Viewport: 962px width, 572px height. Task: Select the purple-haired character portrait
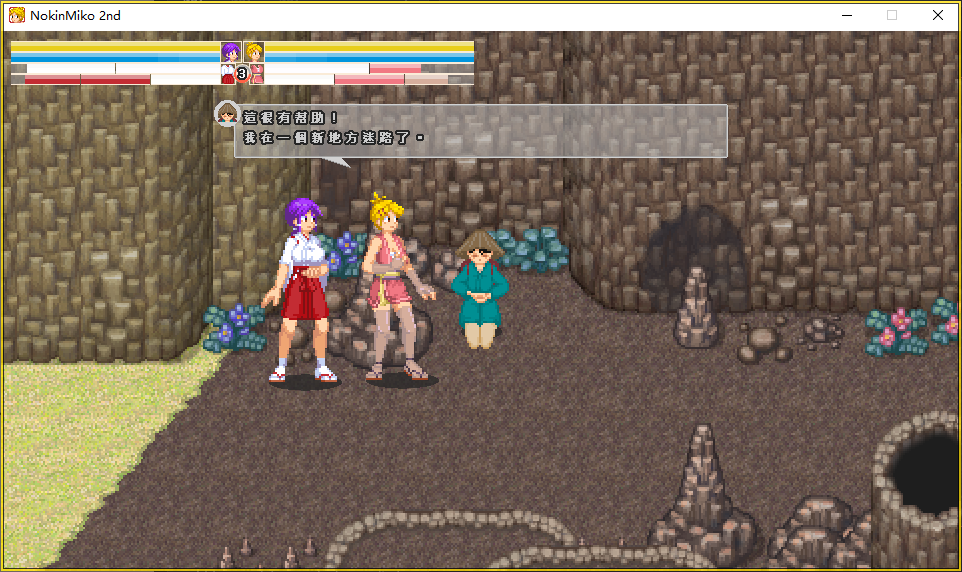click(231, 52)
